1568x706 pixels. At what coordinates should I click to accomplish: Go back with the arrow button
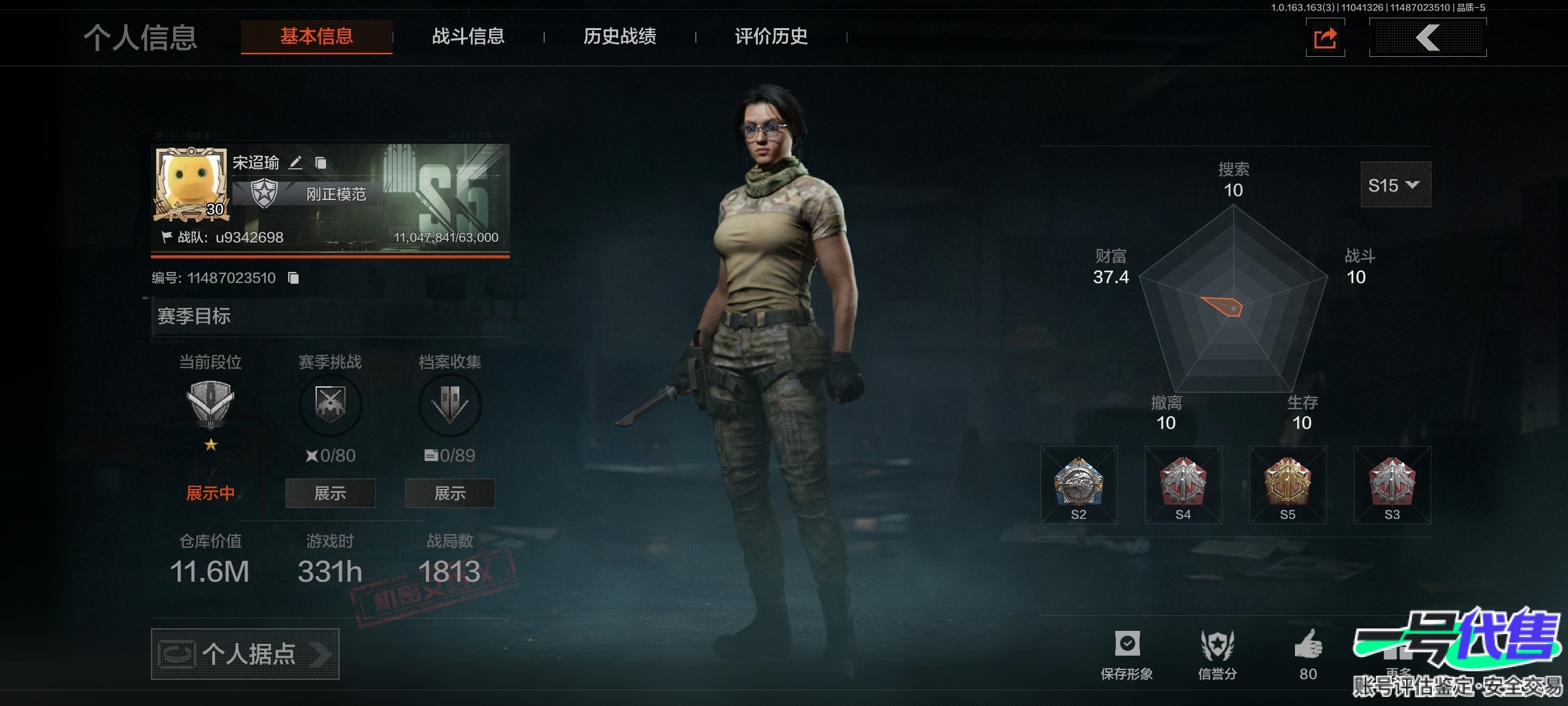[x=1428, y=38]
